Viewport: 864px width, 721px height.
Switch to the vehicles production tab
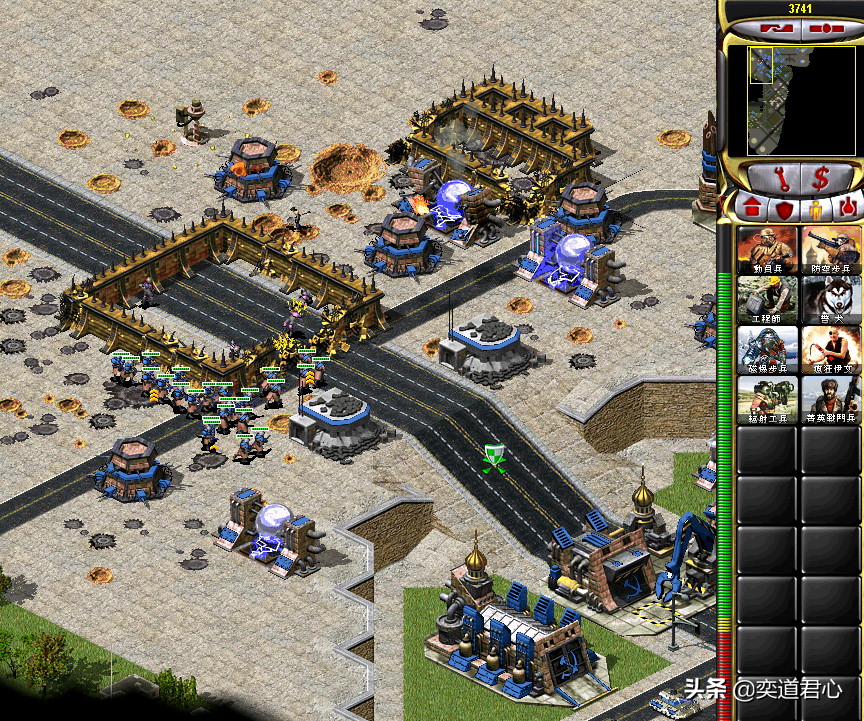click(x=848, y=207)
